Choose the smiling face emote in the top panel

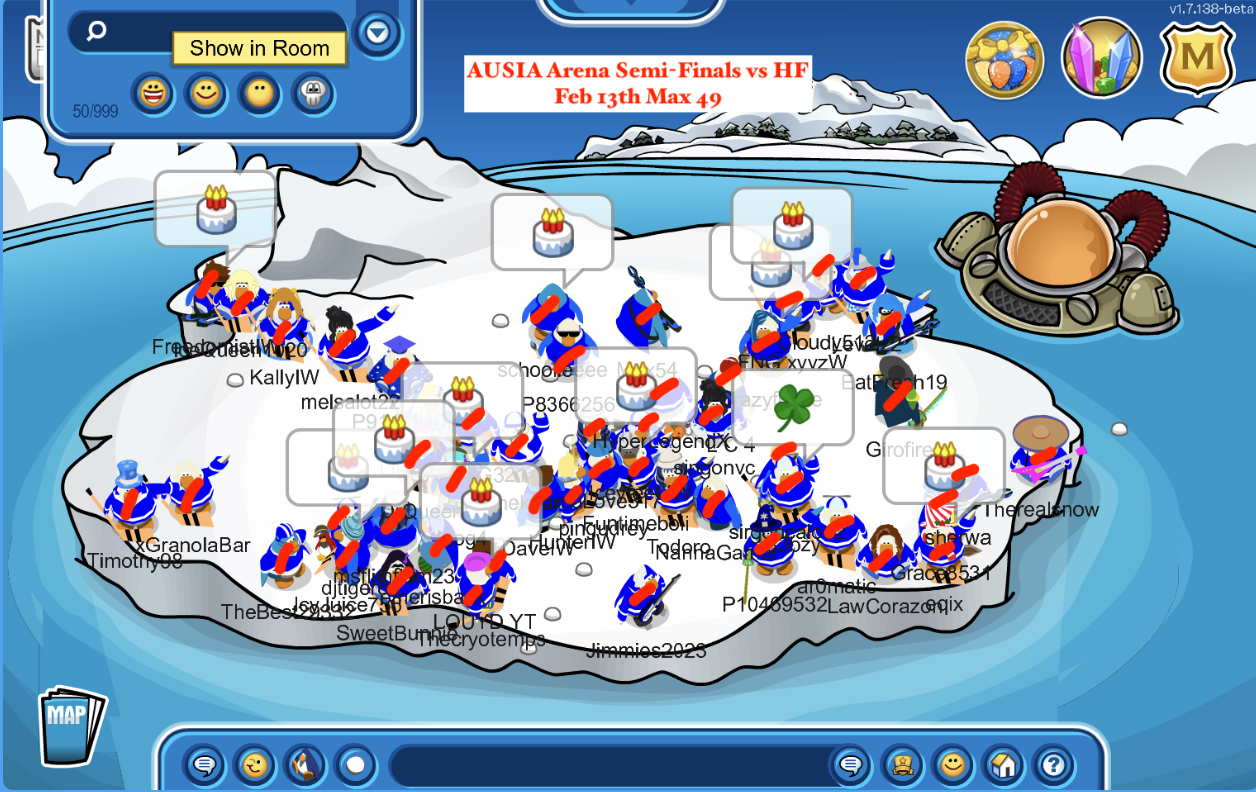point(206,95)
